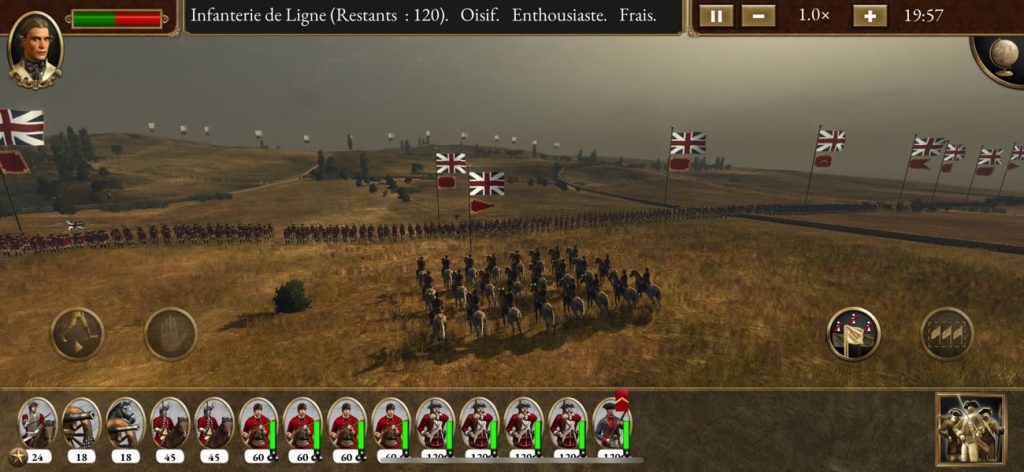Activate the flag icon round button
The width and height of the screenshot is (1024, 472).
pos(853,334)
